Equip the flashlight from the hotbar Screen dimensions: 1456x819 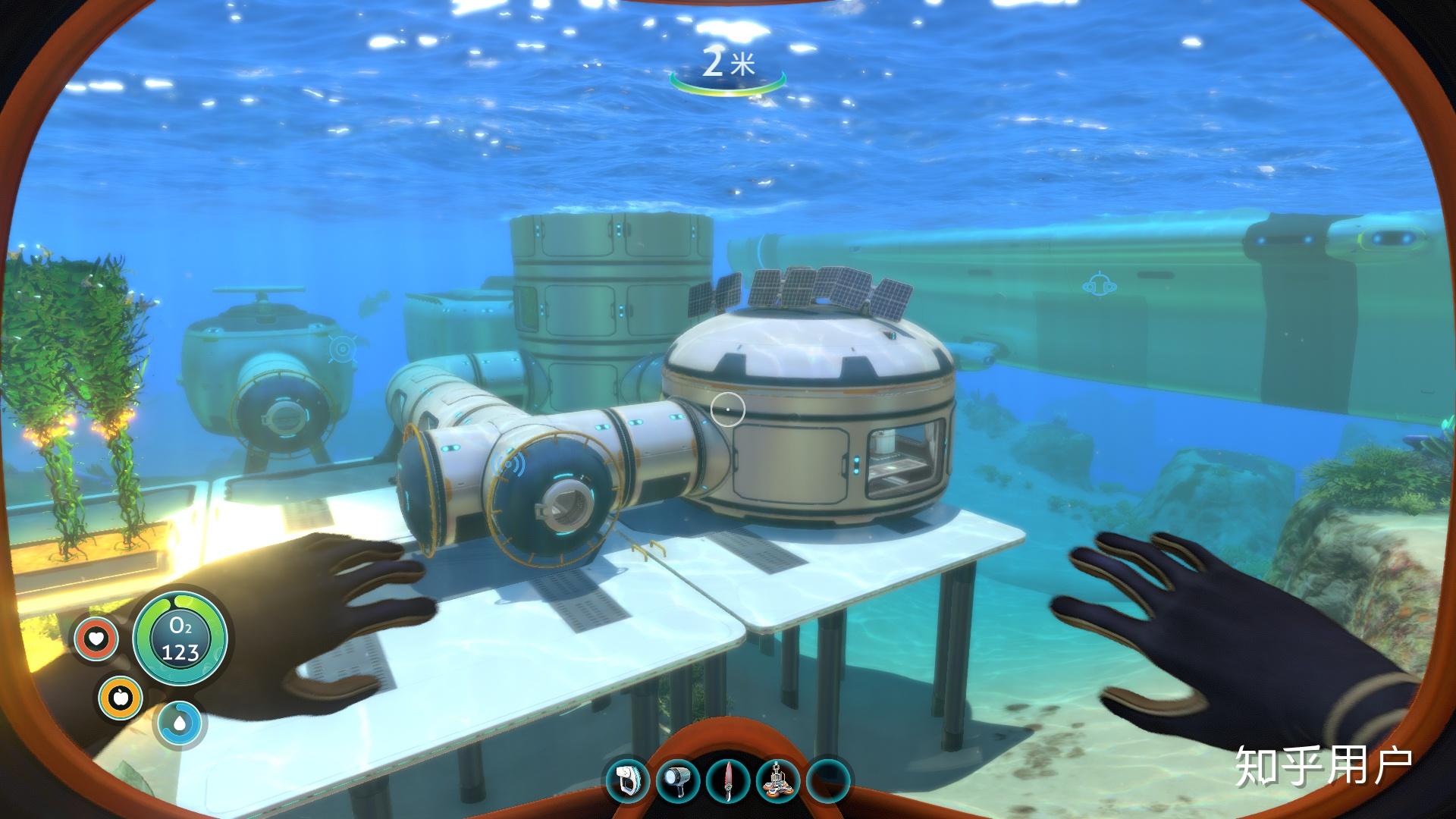pyautogui.click(x=678, y=780)
